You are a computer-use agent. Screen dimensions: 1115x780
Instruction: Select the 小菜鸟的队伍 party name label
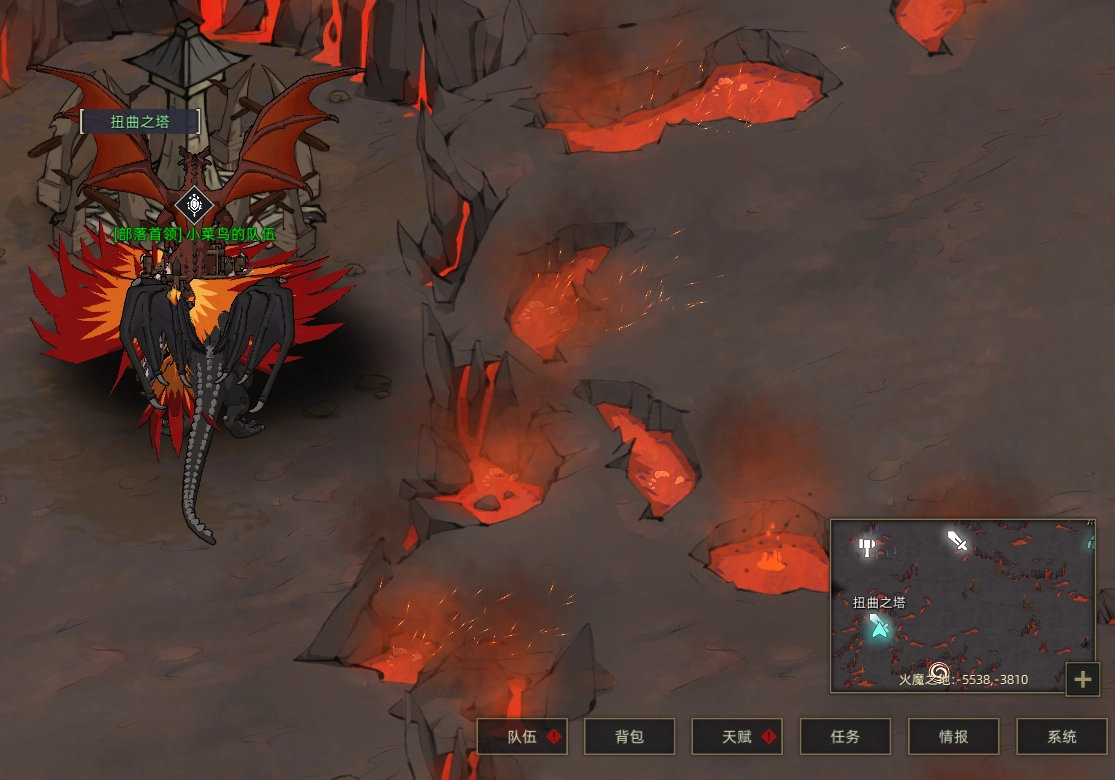point(194,234)
